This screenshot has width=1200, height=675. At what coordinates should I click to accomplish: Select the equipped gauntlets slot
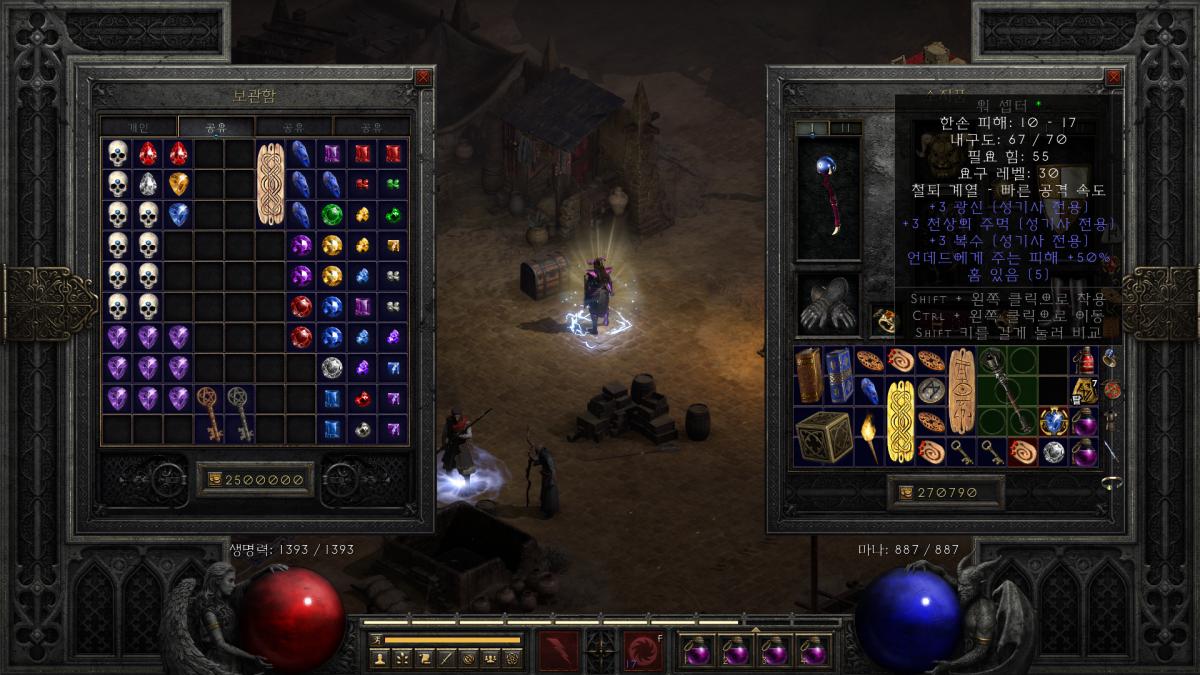point(828,305)
